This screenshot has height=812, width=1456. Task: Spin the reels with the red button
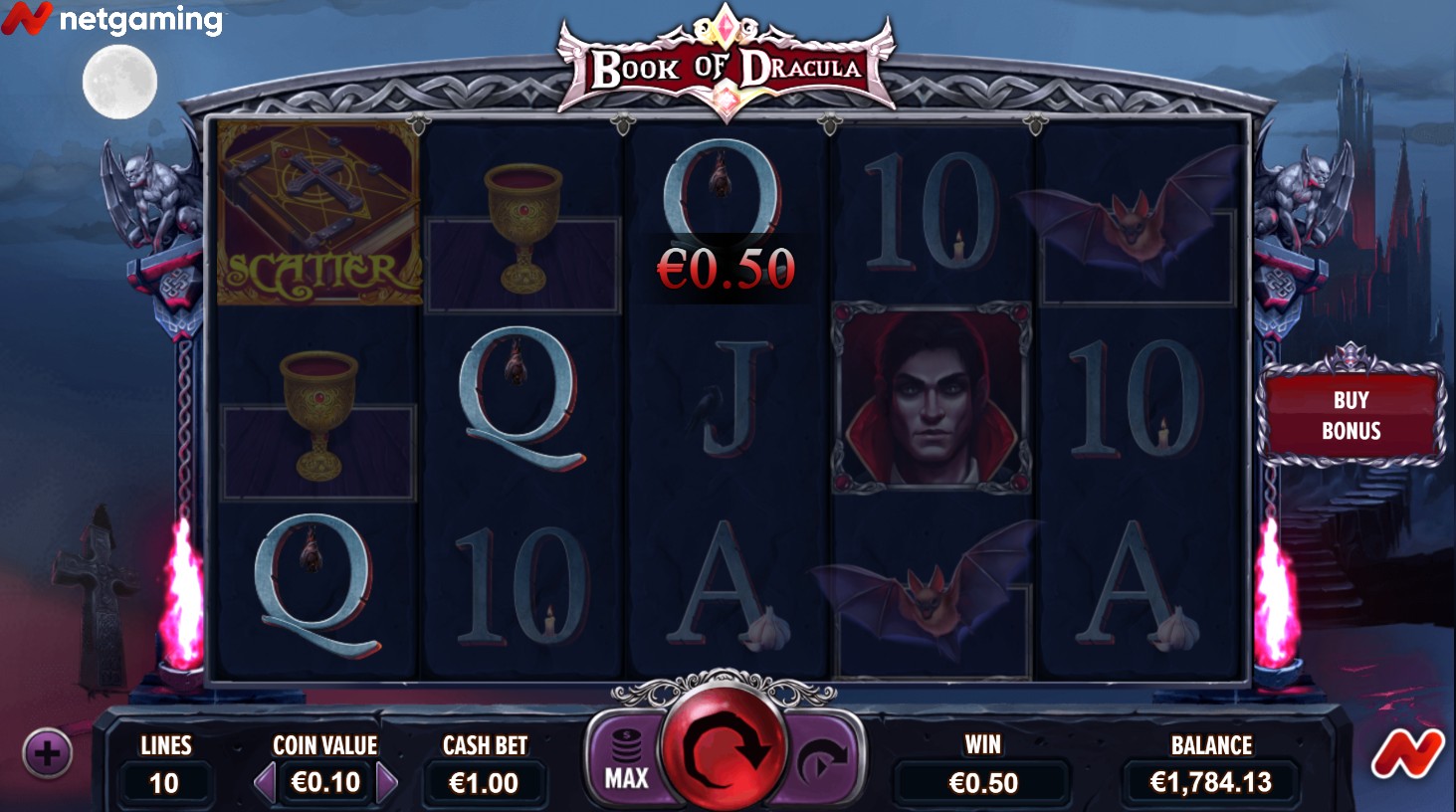click(724, 748)
